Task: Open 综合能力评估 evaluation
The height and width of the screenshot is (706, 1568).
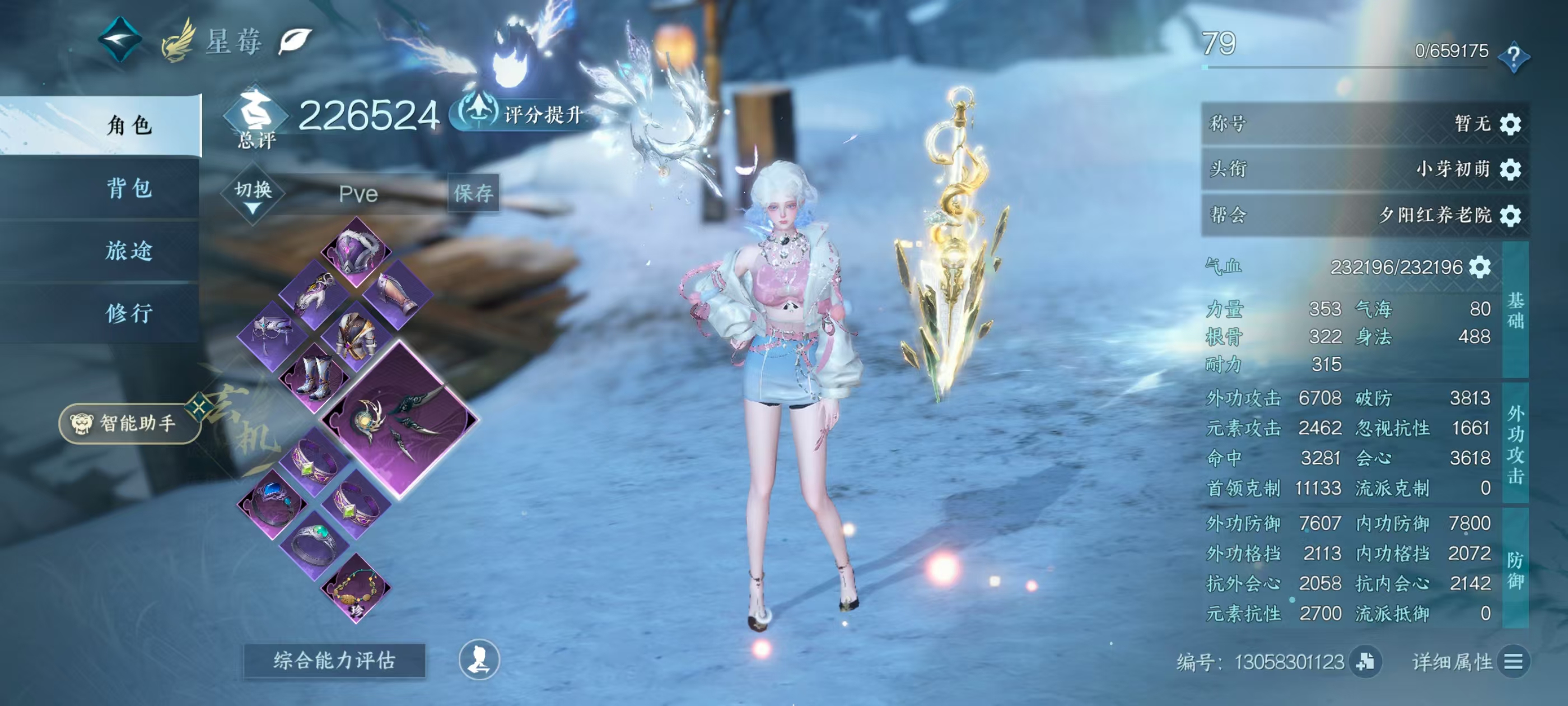Action: click(x=334, y=660)
